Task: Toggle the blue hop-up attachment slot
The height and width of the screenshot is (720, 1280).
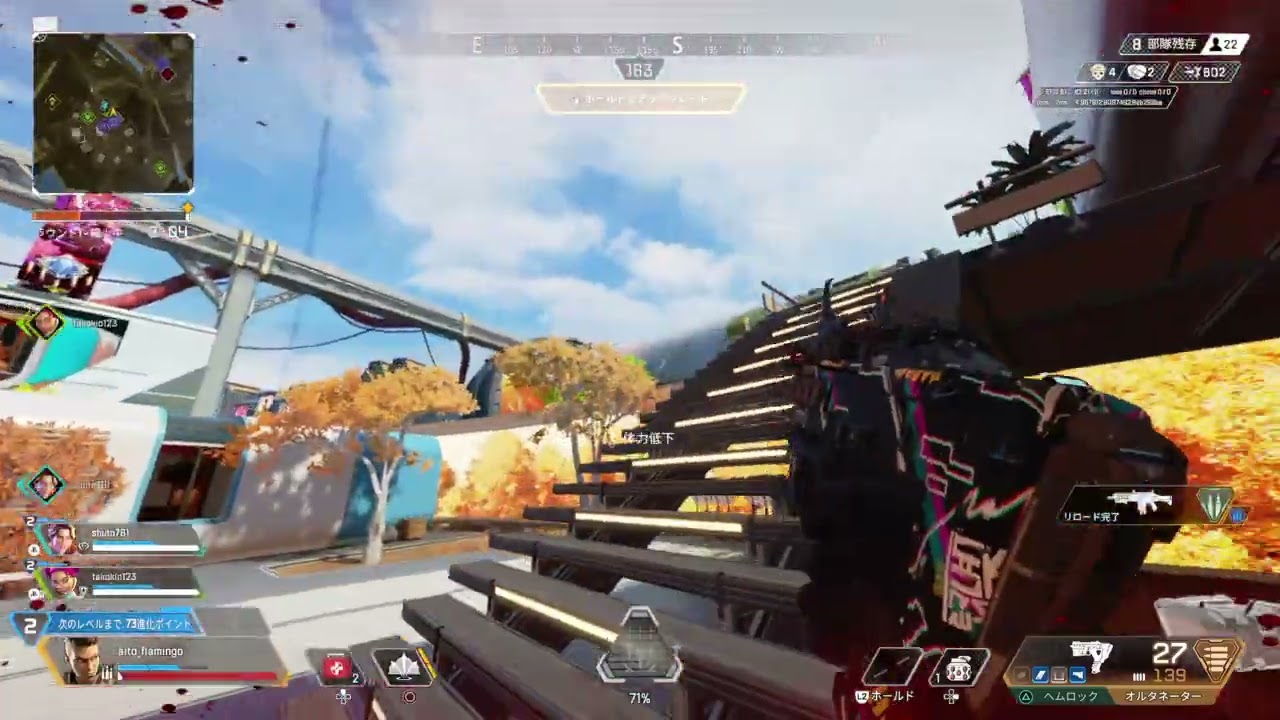Action: point(1076,675)
